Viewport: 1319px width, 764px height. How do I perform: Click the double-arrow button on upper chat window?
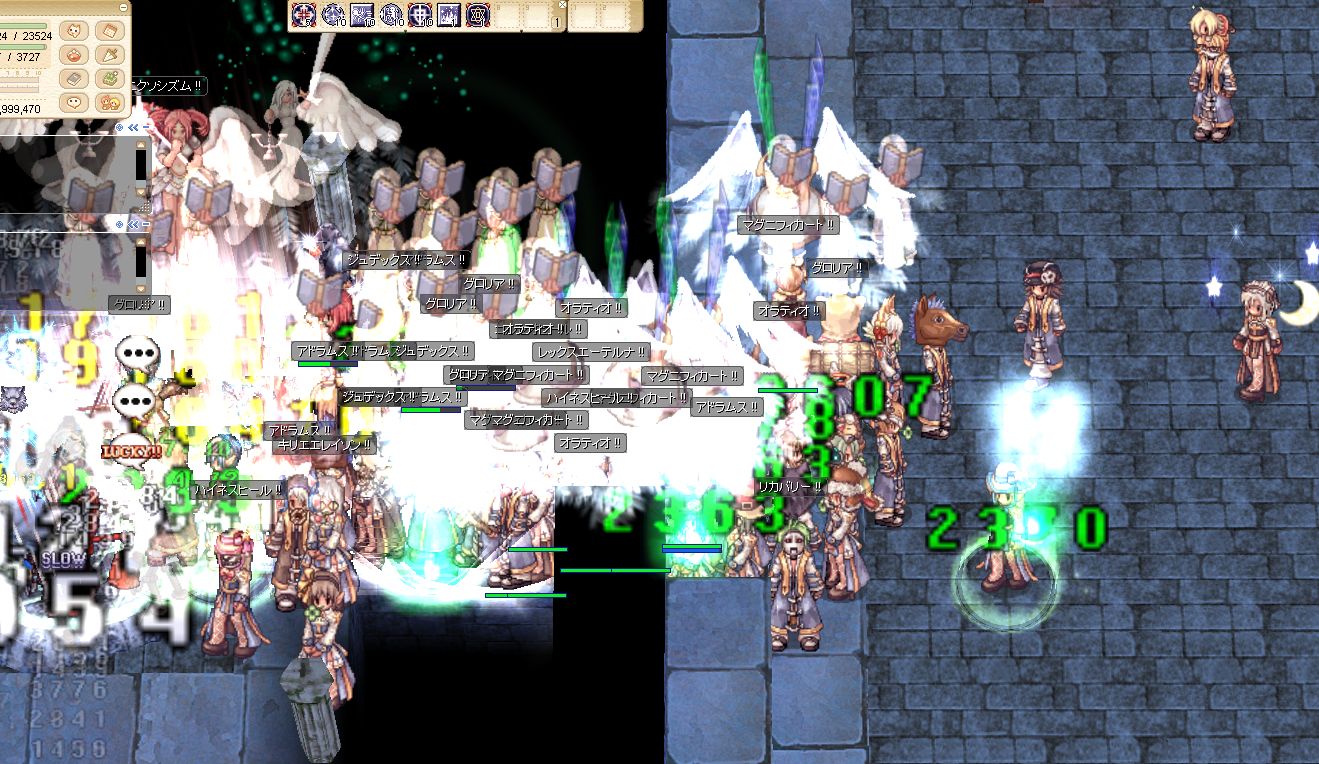(133, 128)
